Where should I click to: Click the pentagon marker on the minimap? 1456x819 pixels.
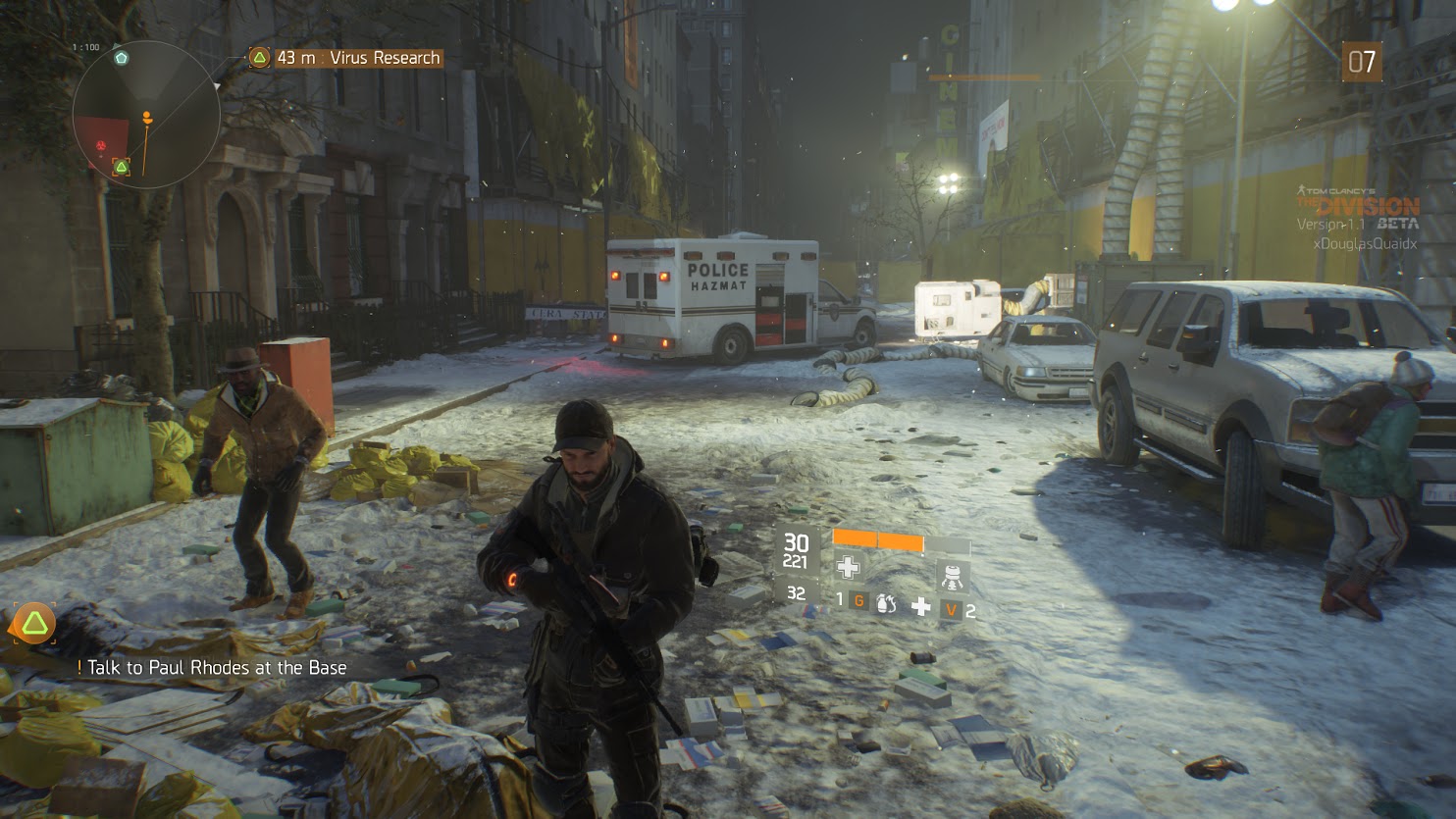coord(121,58)
